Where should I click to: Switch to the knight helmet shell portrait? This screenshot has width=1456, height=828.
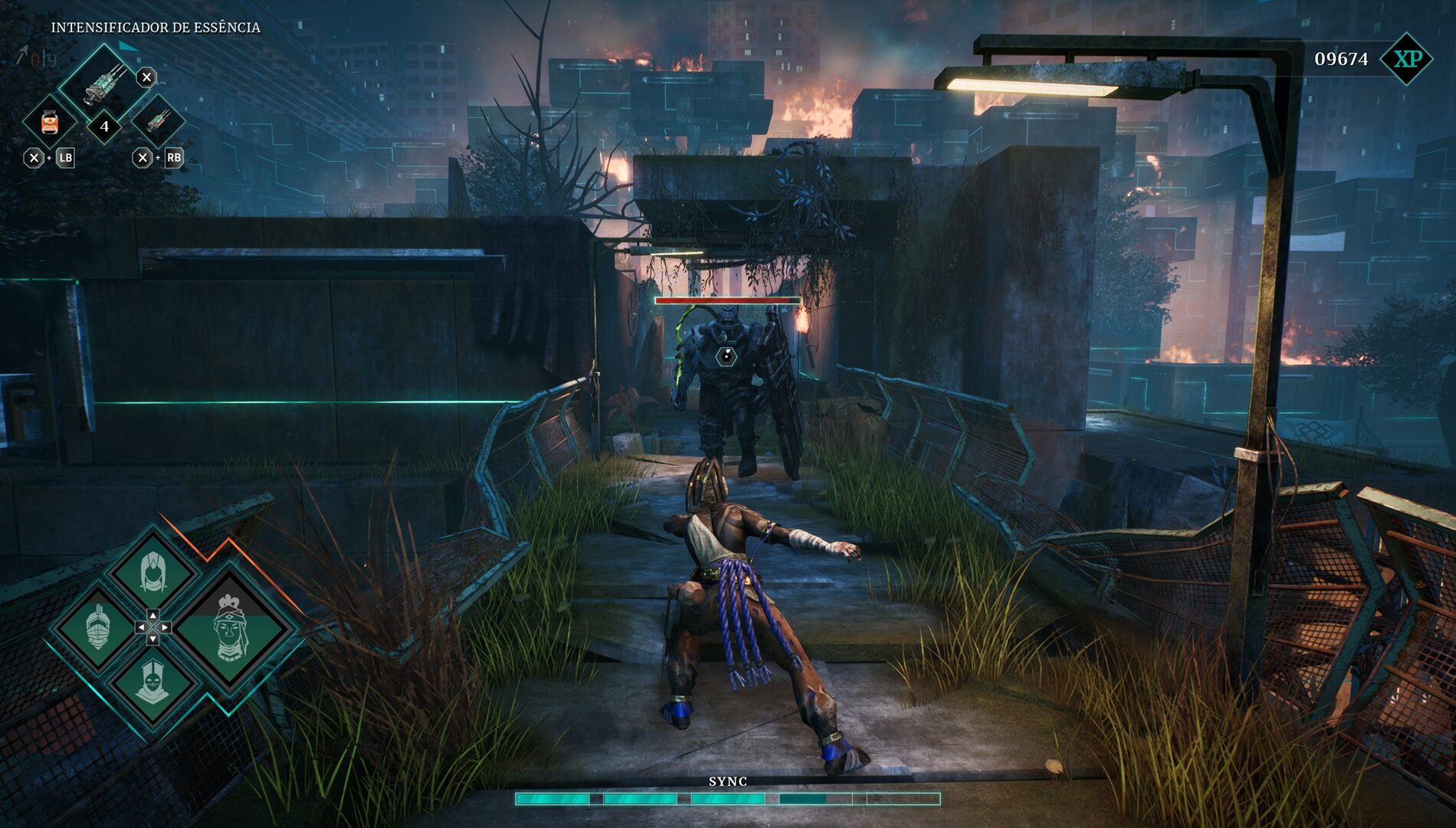pos(98,627)
